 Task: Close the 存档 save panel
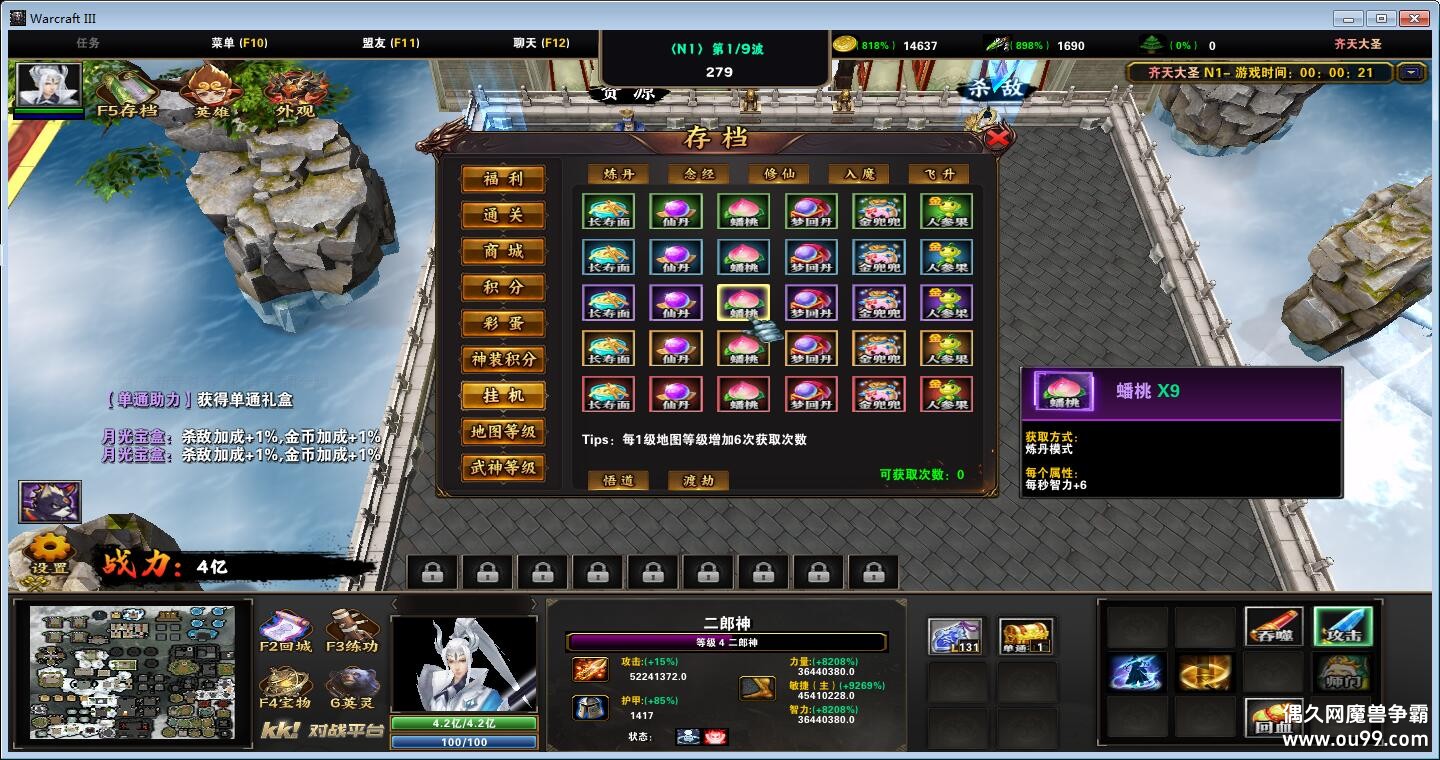[996, 139]
